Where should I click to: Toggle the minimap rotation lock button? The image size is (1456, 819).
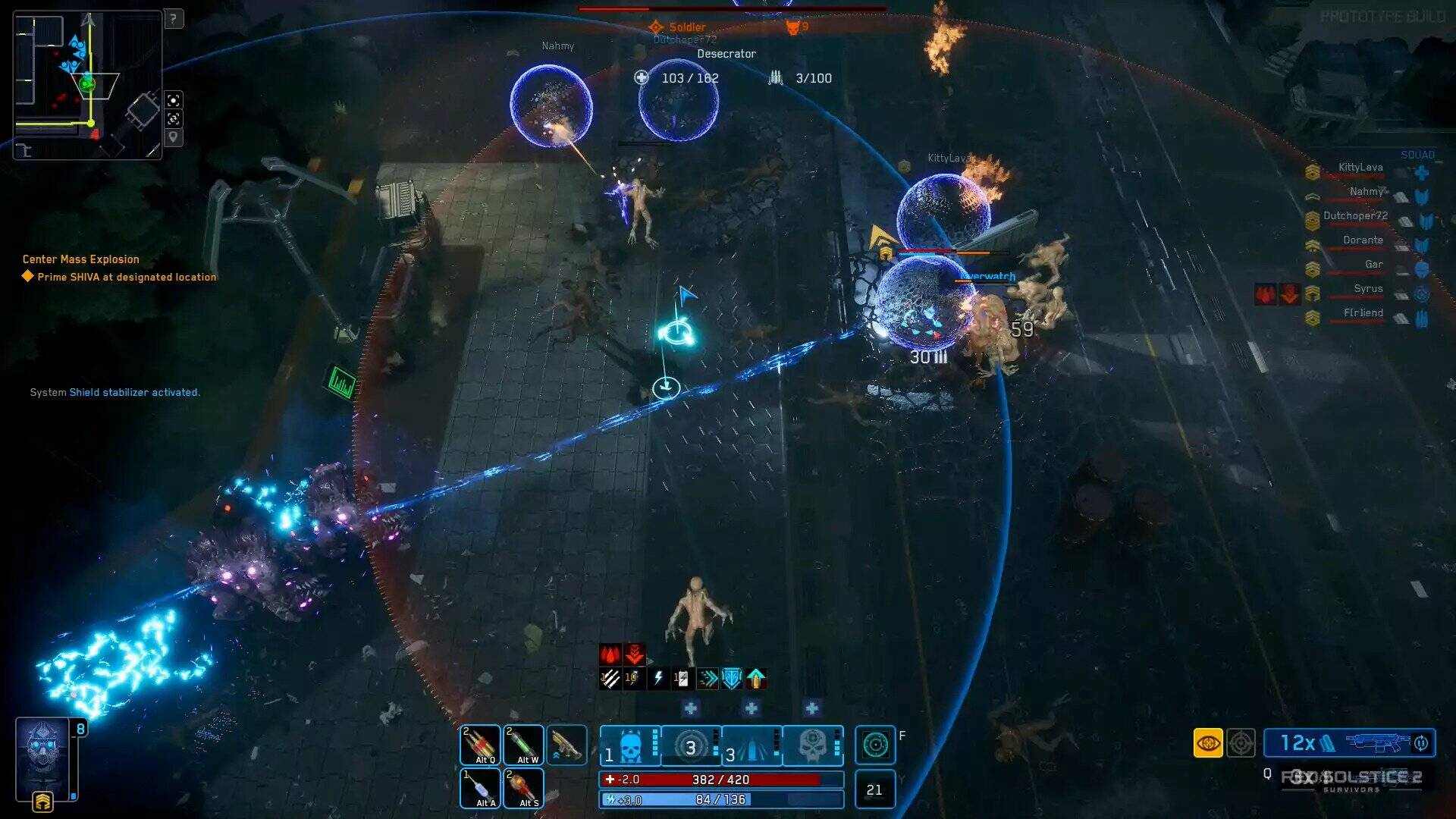point(174,119)
